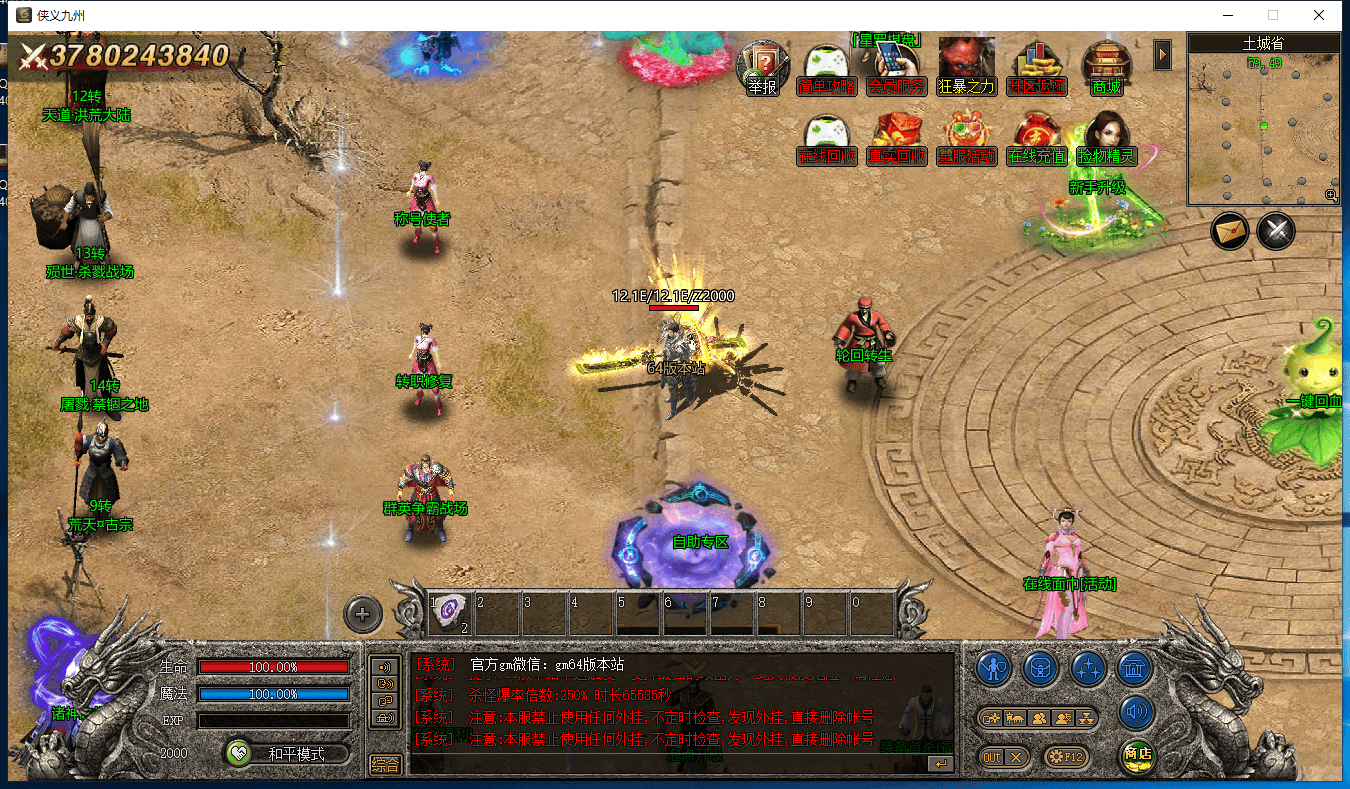Select the 综合 chat channel tab
Viewport: 1350px width, 789px height.
click(385, 765)
